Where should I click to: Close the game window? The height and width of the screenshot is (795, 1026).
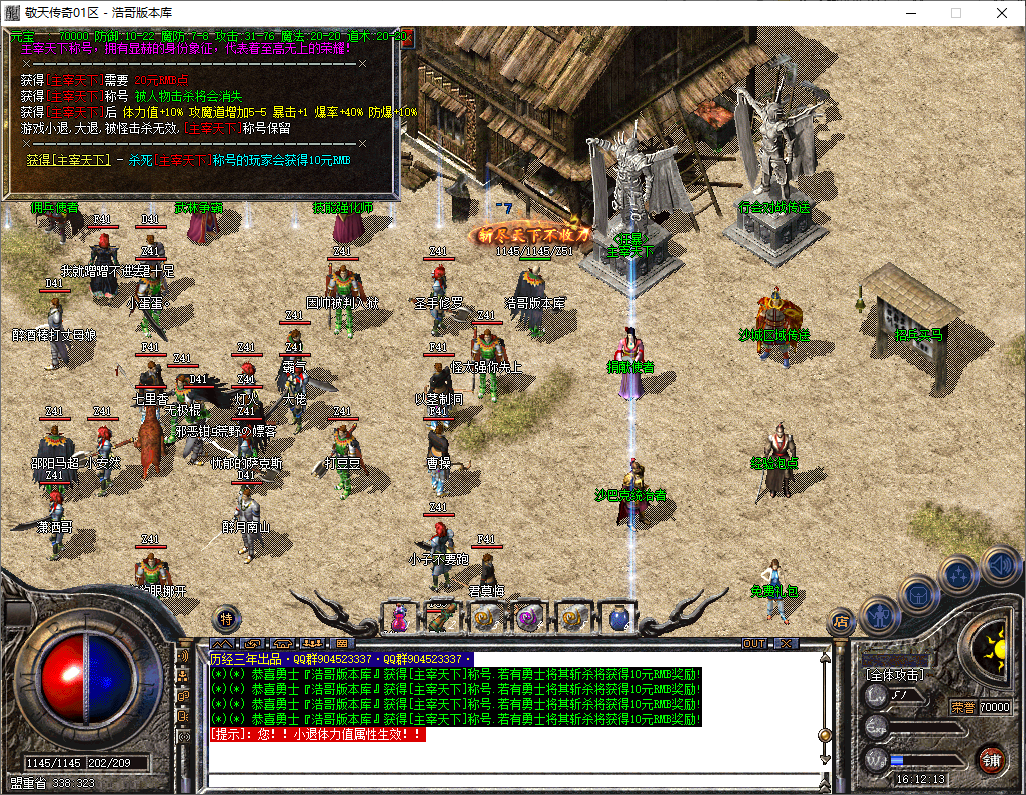[x=1002, y=14]
